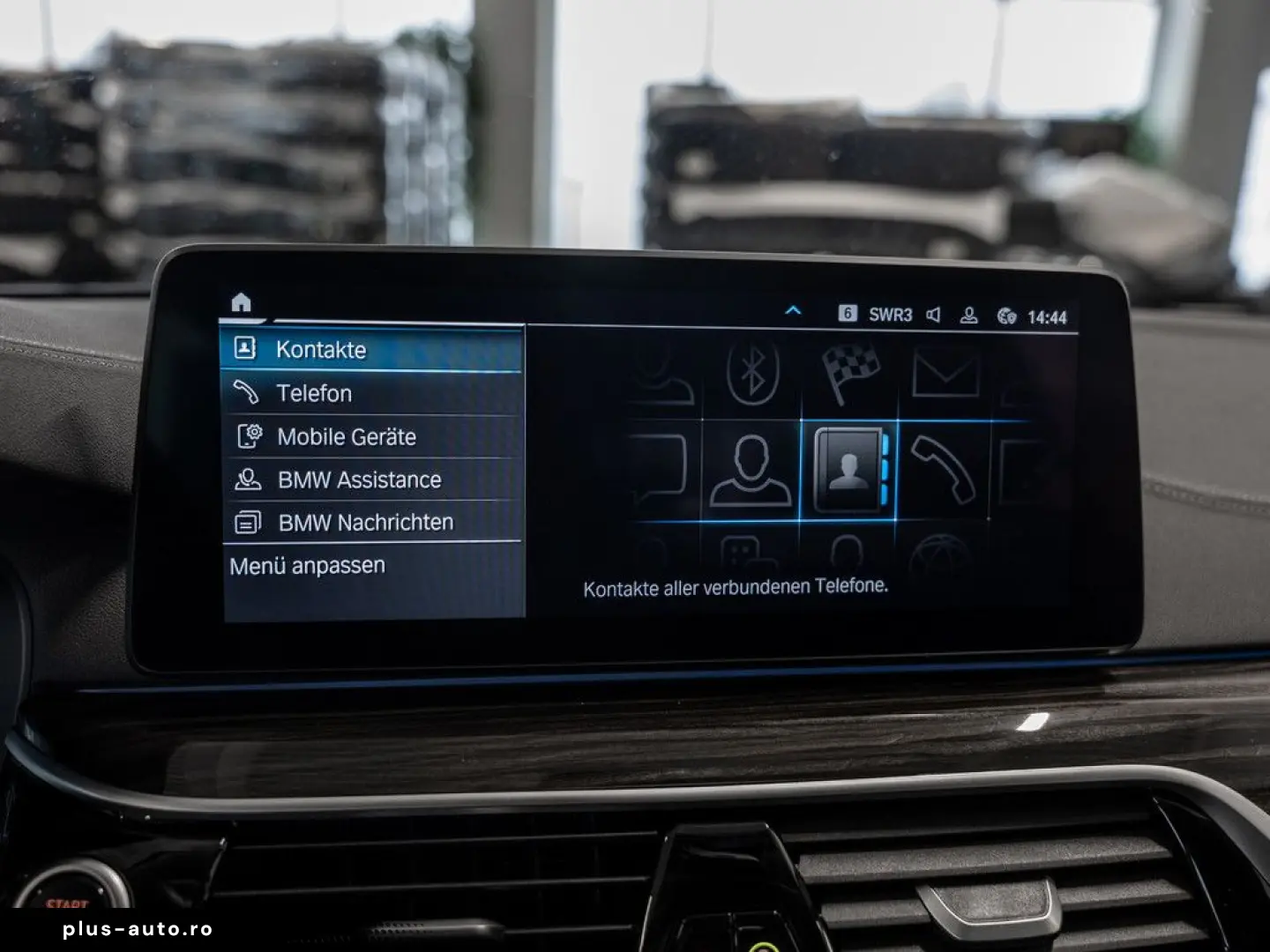Select the envelope mail tile

click(x=945, y=374)
